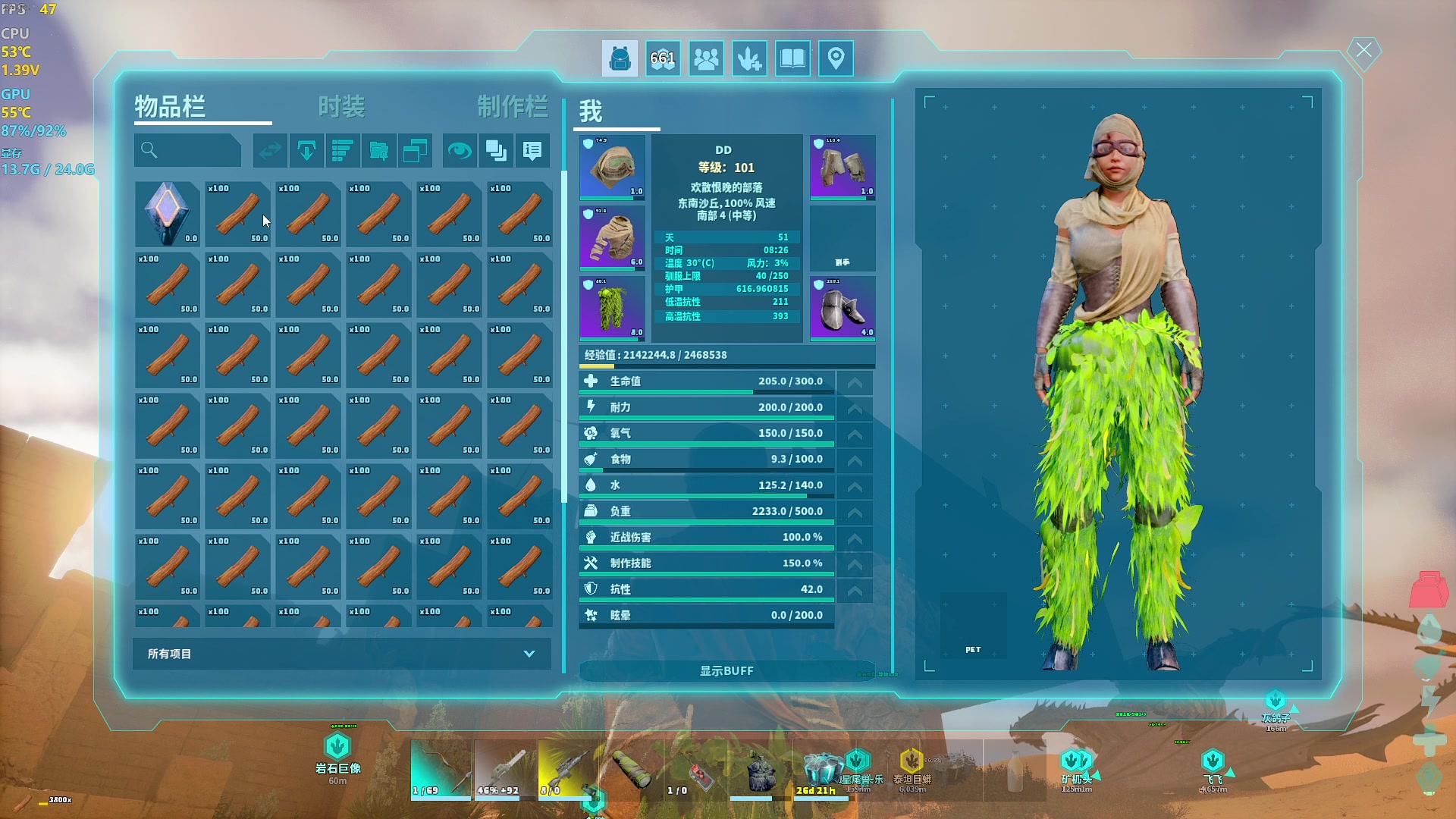Select the goggles helmet equipment slot
1456x819 pixels.
tap(612, 167)
